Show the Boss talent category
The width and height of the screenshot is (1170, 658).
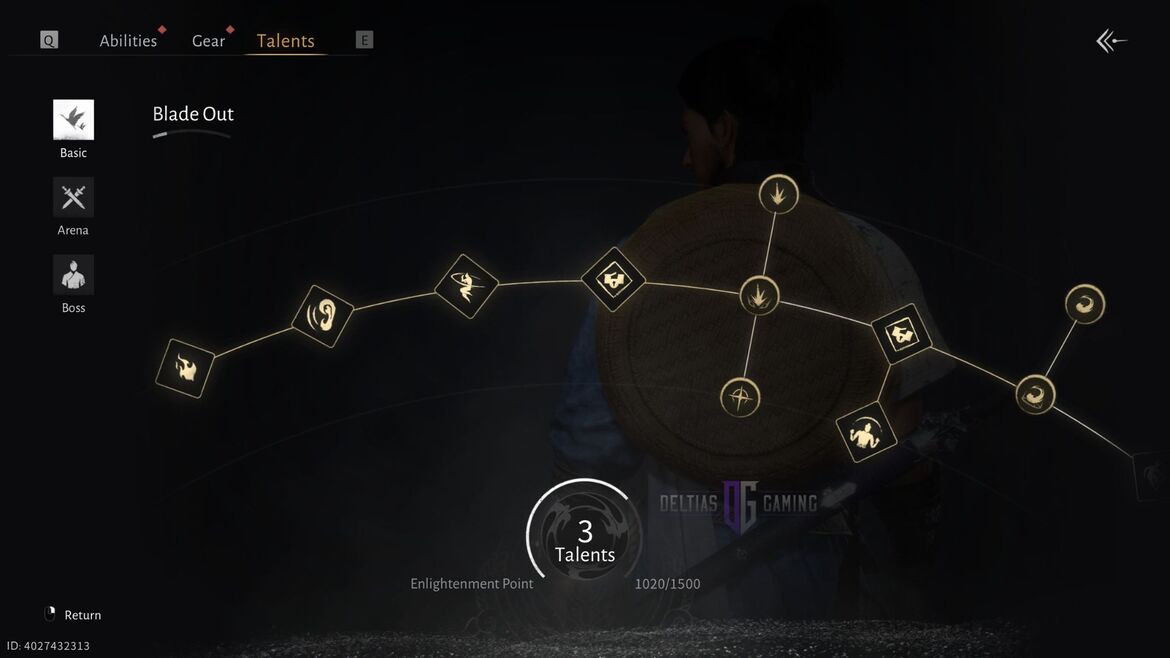point(73,275)
